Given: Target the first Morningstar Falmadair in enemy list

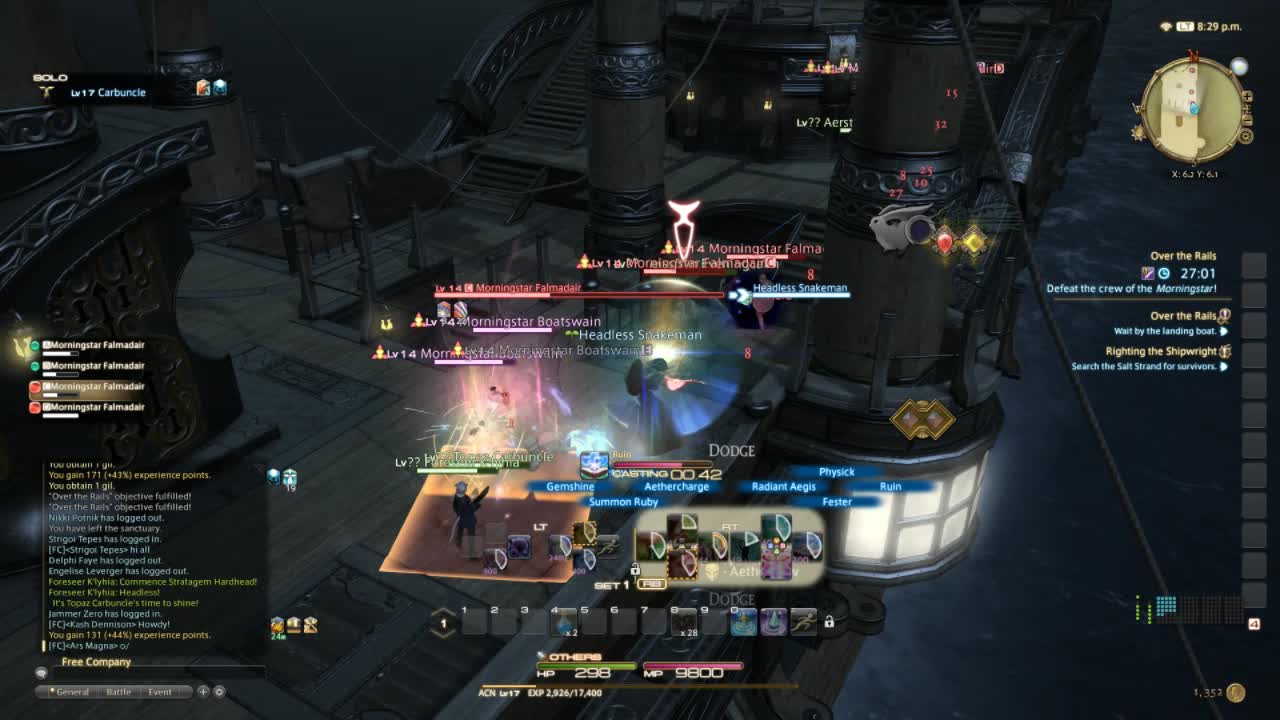Looking at the screenshot, I should coord(97,345).
